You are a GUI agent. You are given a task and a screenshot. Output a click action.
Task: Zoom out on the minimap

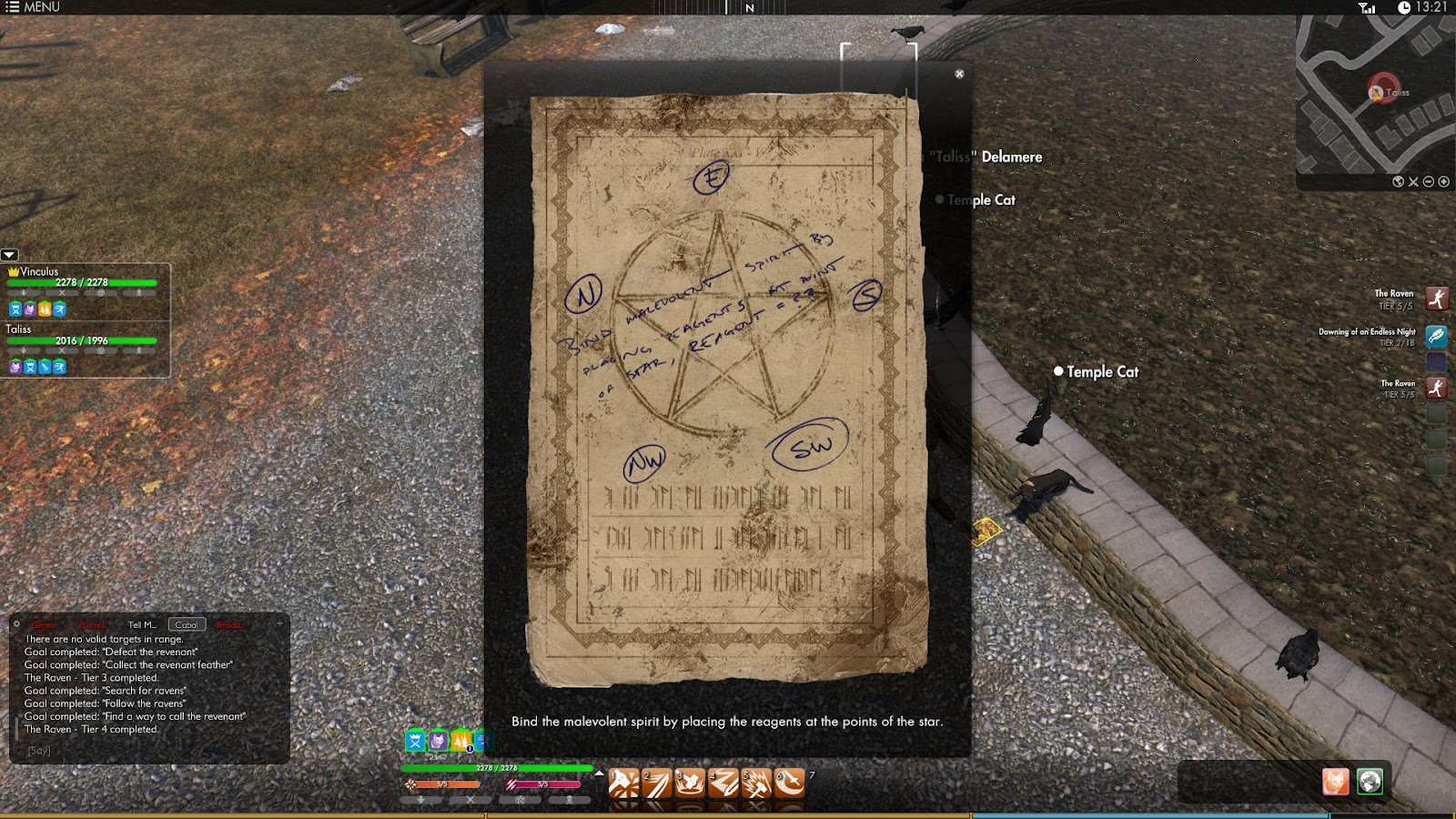tap(1429, 182)
